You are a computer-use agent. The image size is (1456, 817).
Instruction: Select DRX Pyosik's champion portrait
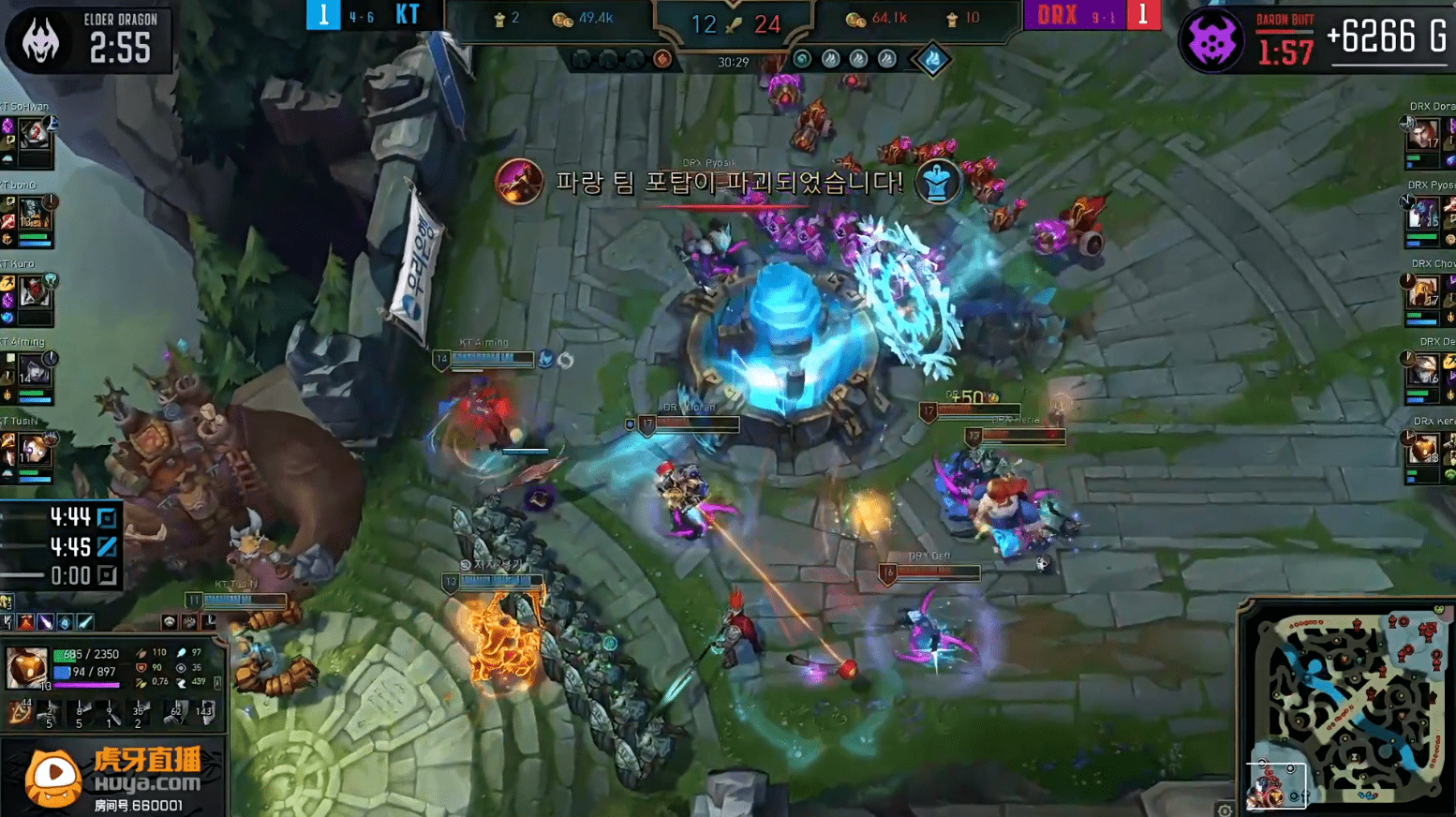(x=1422, y=214)
